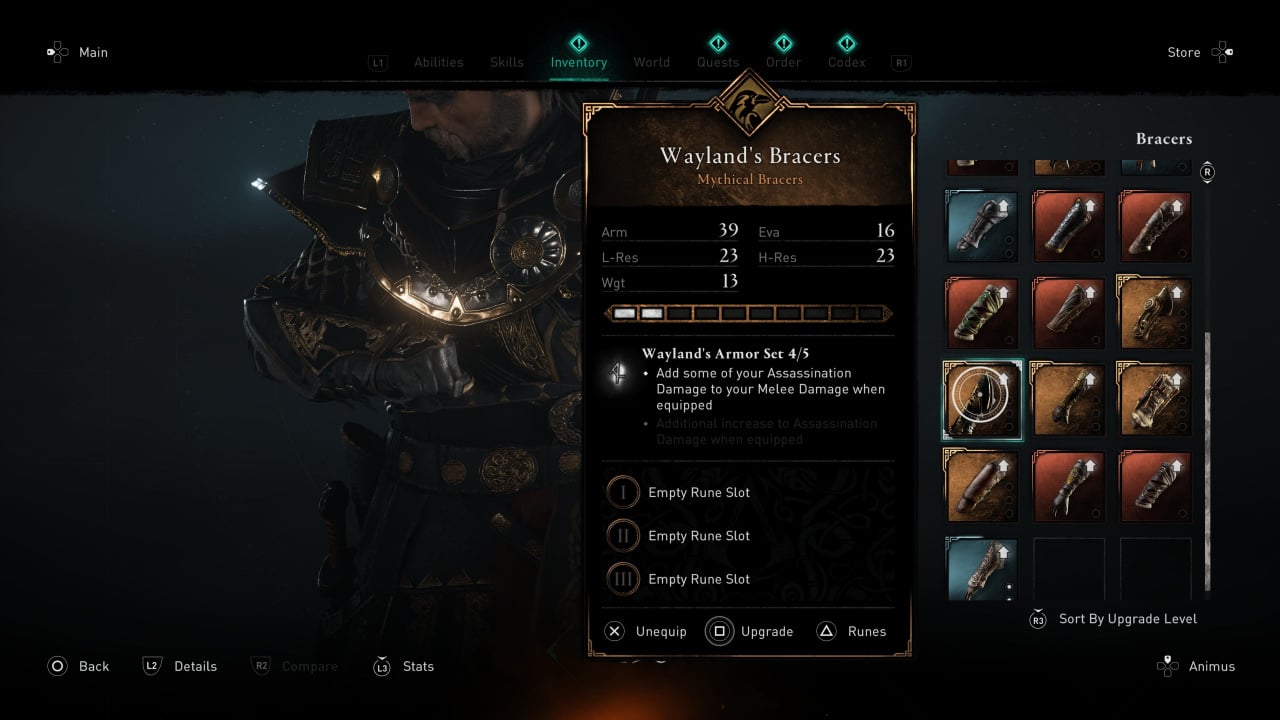Upgrade Wayland's Bracers

tap(751, 631)
